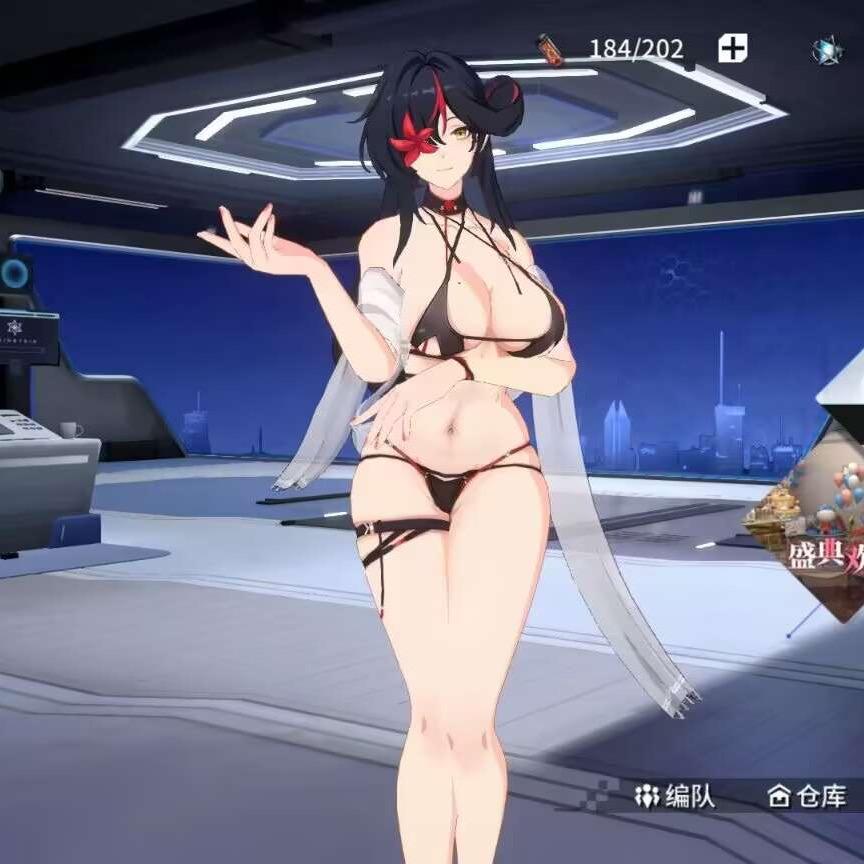Open the 编队 team formation menu

[x=677, y=796]
